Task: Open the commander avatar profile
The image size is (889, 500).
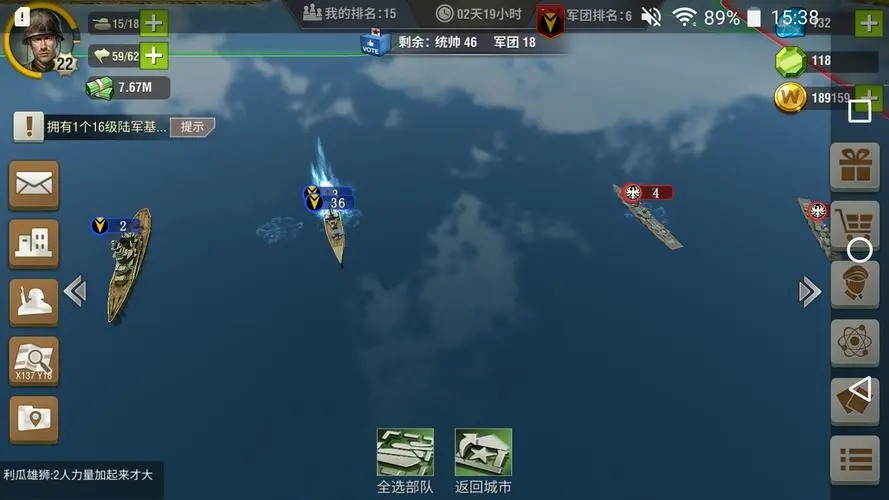Action: tap(40, 39)
